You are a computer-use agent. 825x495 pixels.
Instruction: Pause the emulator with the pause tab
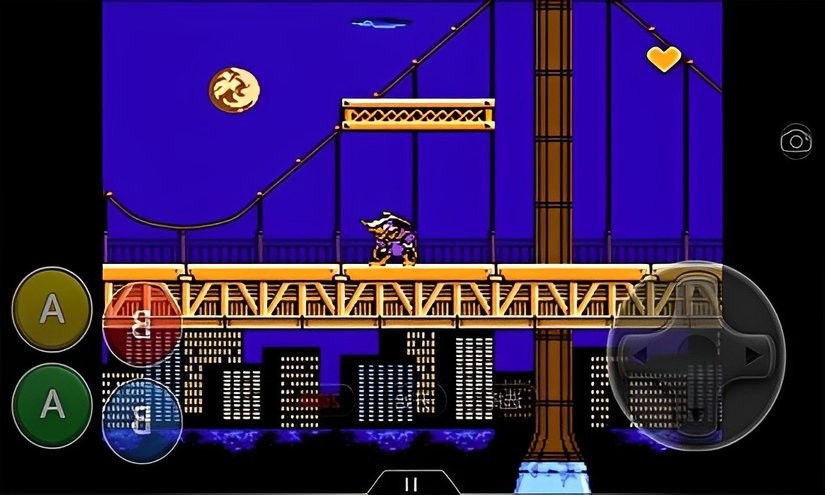point(411,484)
